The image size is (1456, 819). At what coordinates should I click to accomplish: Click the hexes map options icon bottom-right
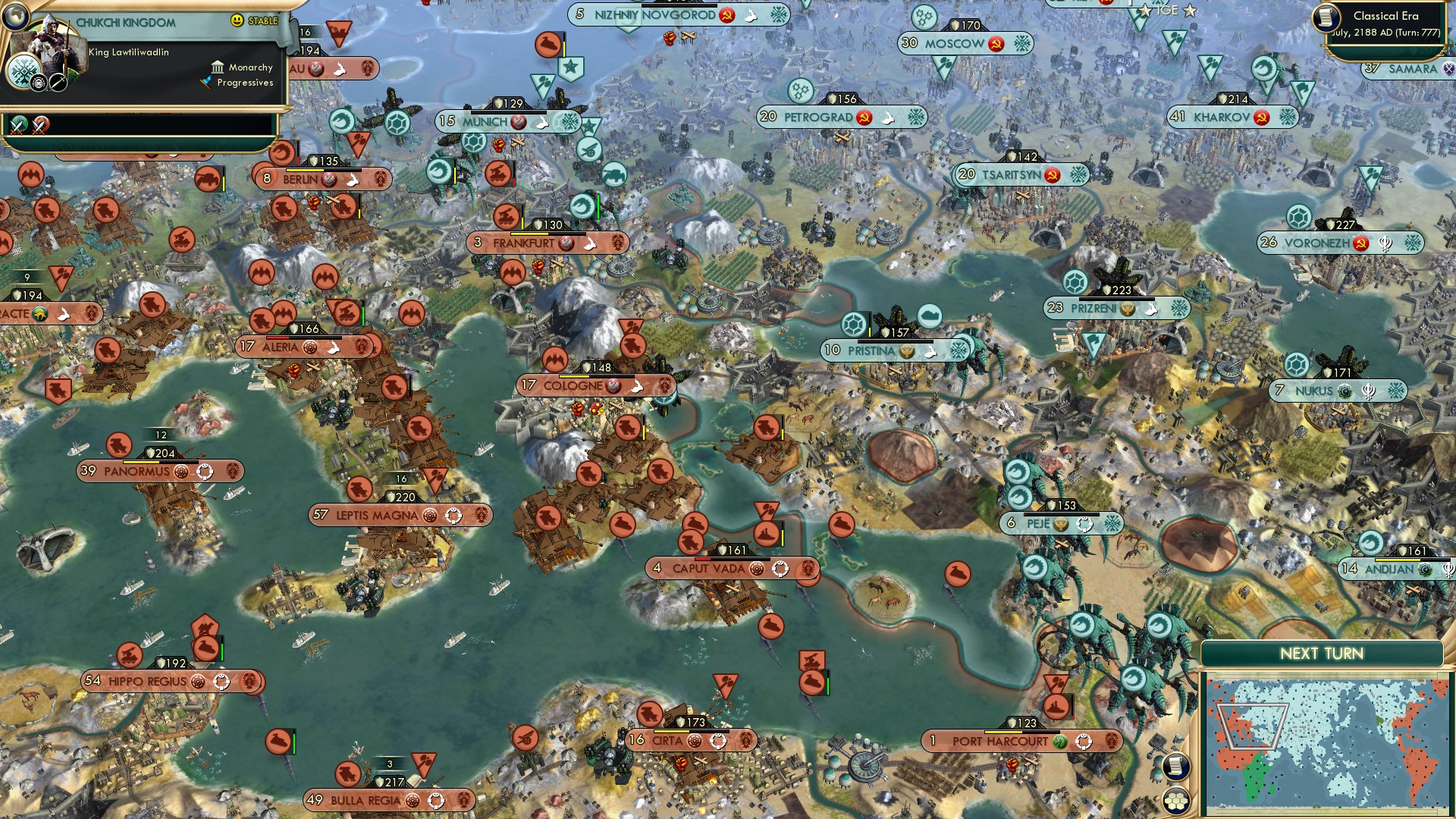click(1175, 801)
